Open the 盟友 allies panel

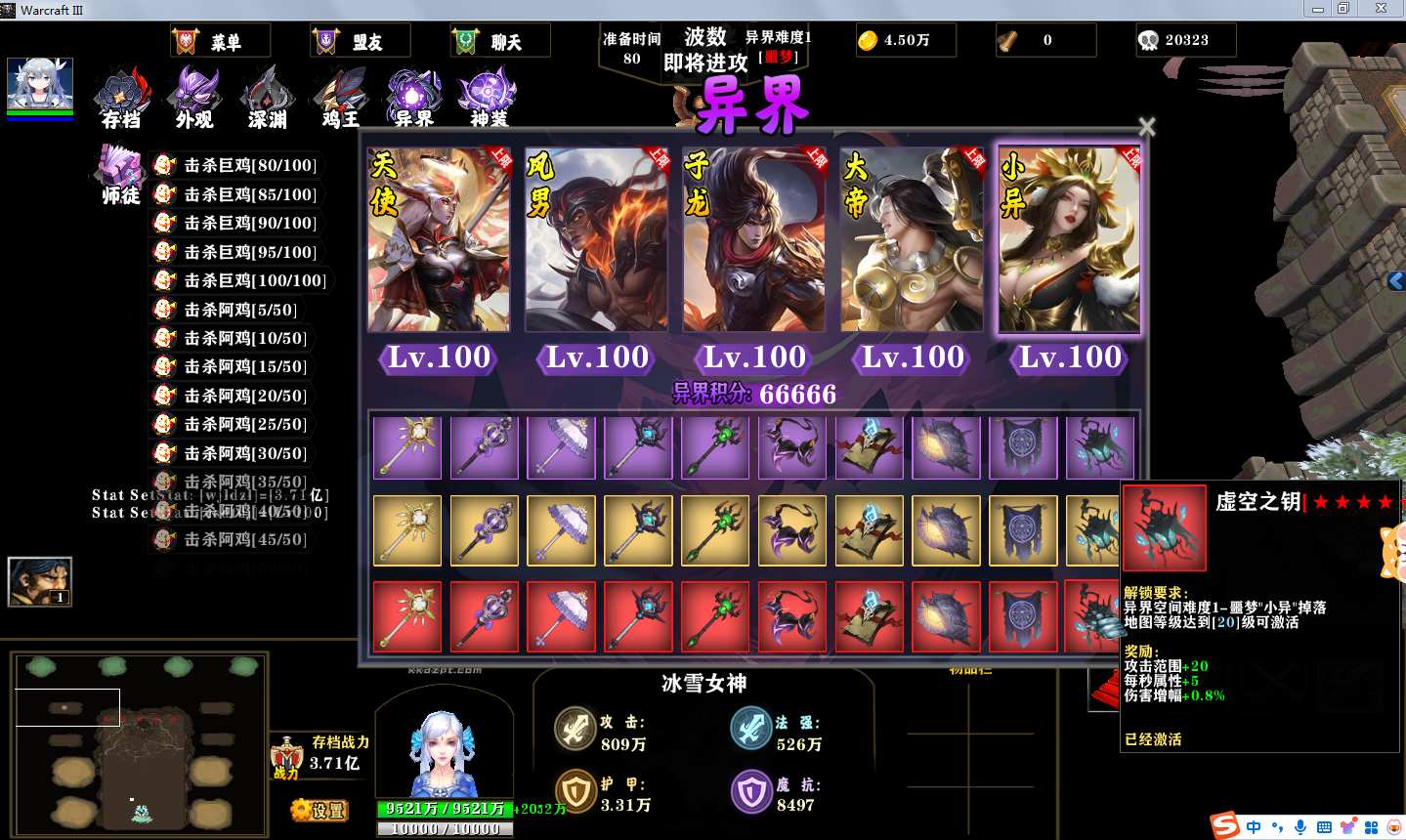pos(360,41)
